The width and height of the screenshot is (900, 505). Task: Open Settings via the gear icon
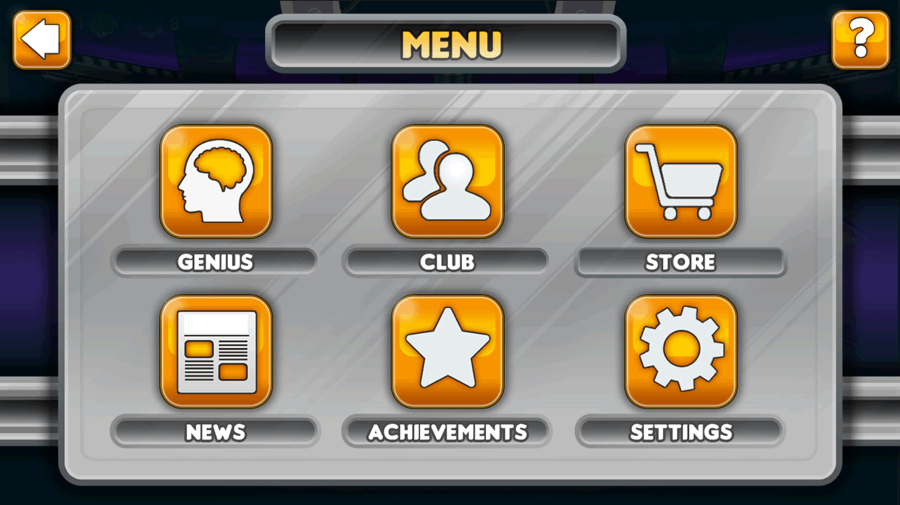680,351
